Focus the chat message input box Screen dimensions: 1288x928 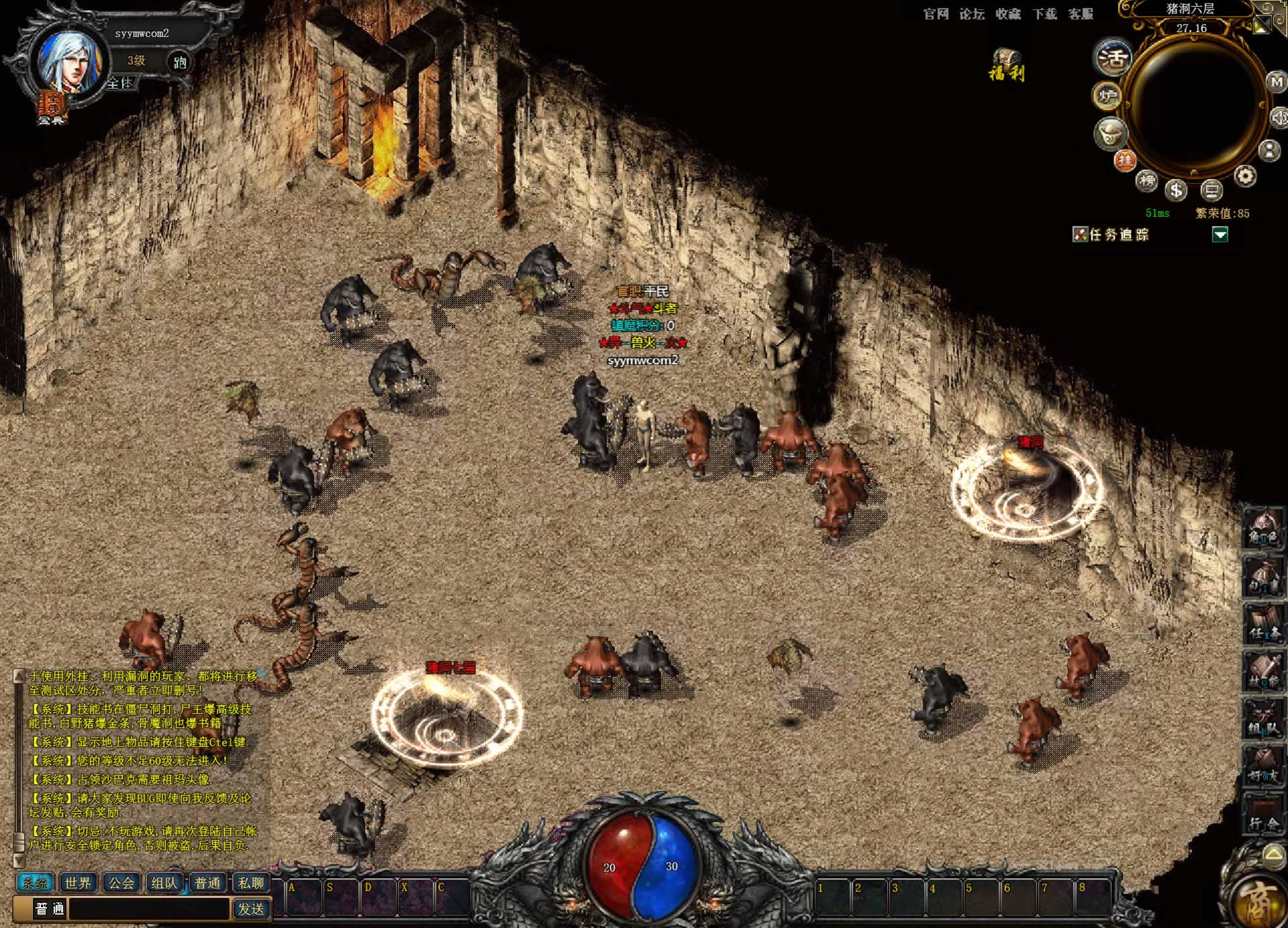pyautogui.click(x=149, y=909)
